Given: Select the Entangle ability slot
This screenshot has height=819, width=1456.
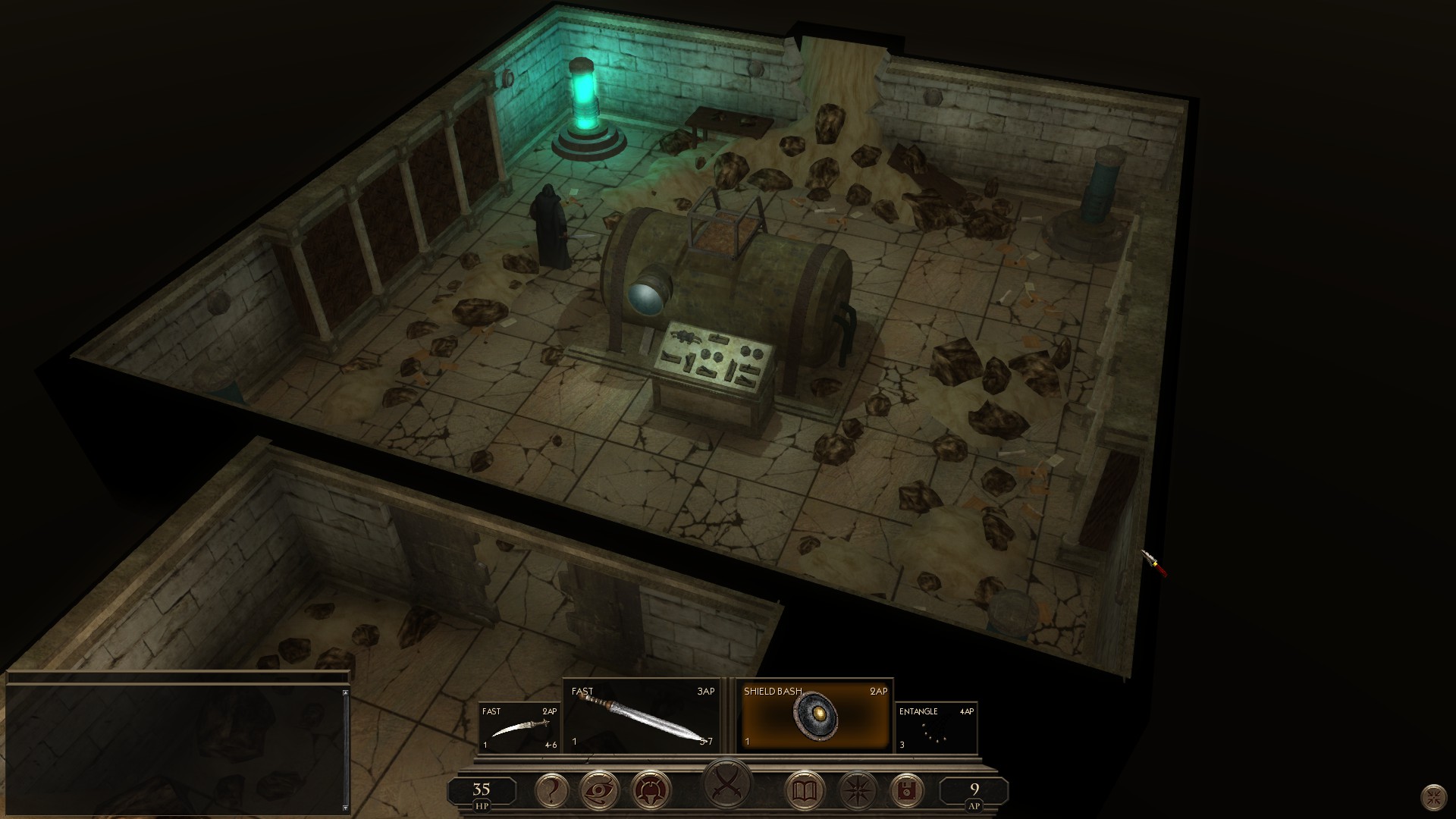Looking at the screenshot, I should 937,727.
